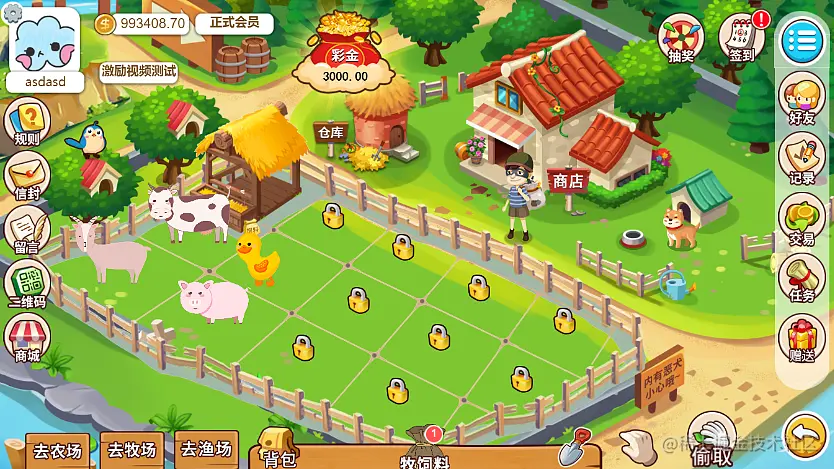
Task: Open the 正式会员 membership badge
Action: (234, 23)
